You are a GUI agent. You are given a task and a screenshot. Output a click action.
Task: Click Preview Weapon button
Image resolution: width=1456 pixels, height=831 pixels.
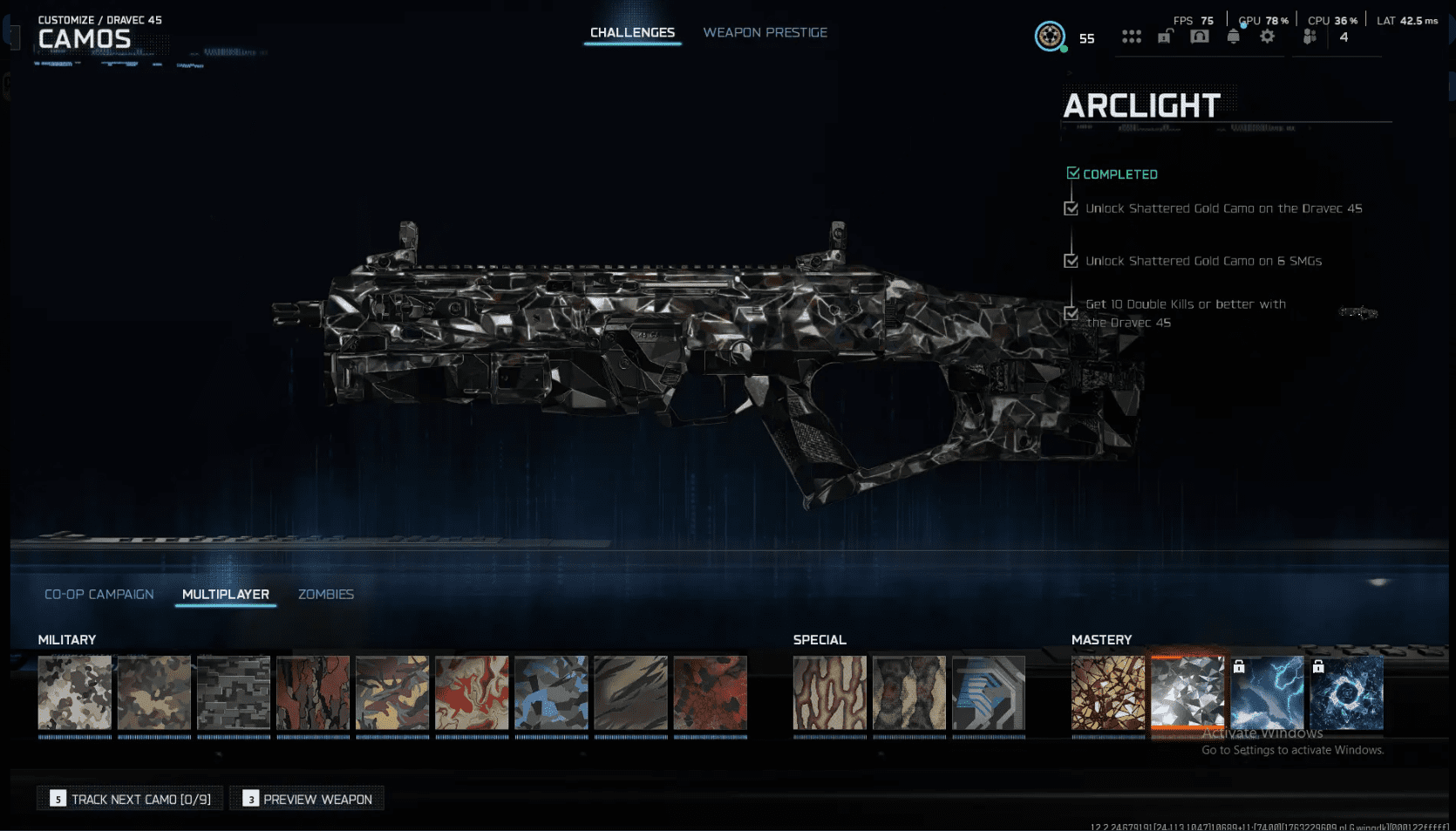(308, 799)
